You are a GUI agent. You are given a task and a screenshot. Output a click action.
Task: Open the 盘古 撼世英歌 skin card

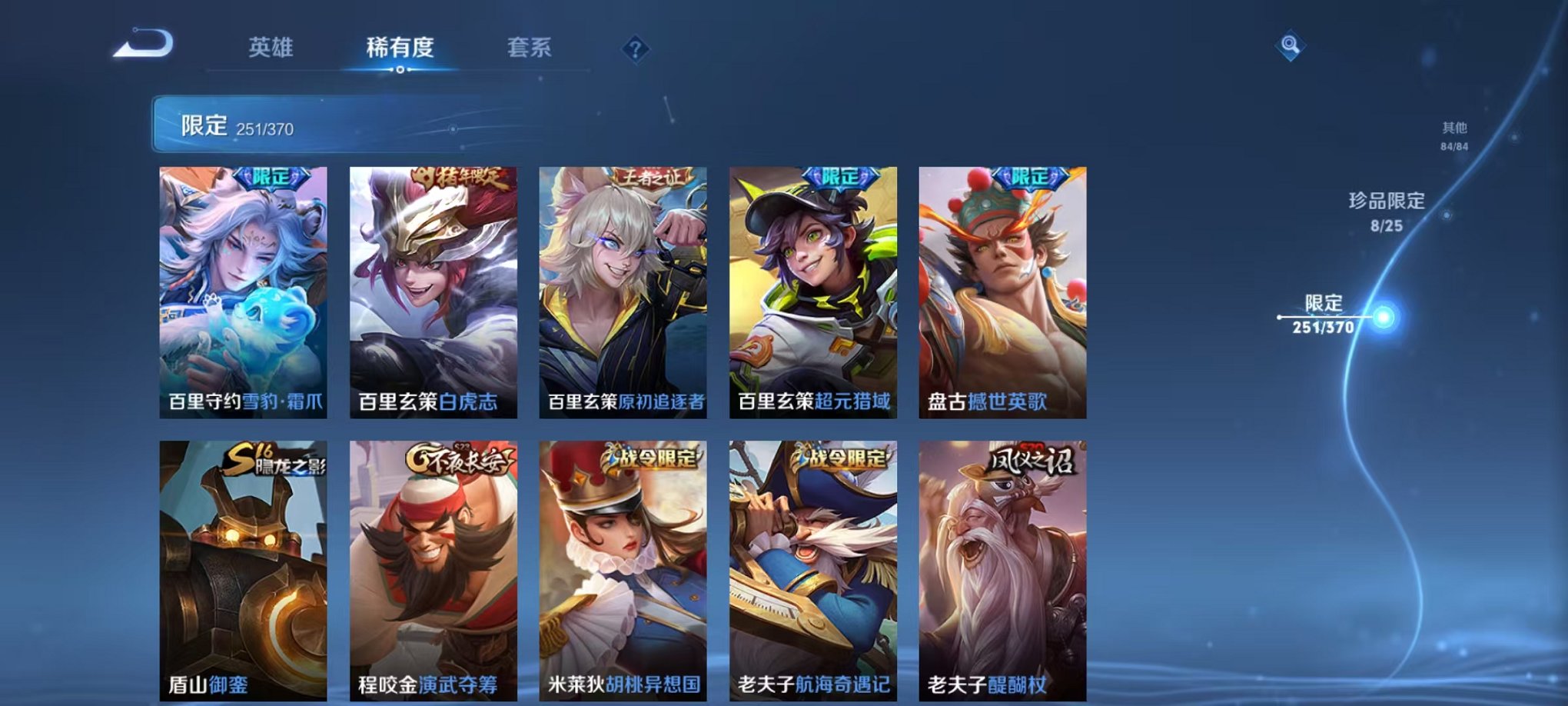click(x=1001, y=292)
